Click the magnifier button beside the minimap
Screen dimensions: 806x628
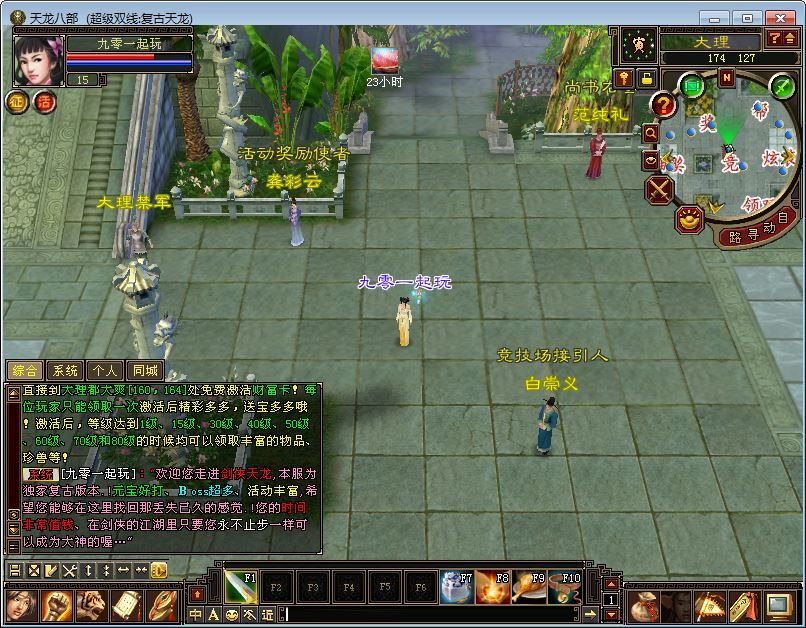651,133
